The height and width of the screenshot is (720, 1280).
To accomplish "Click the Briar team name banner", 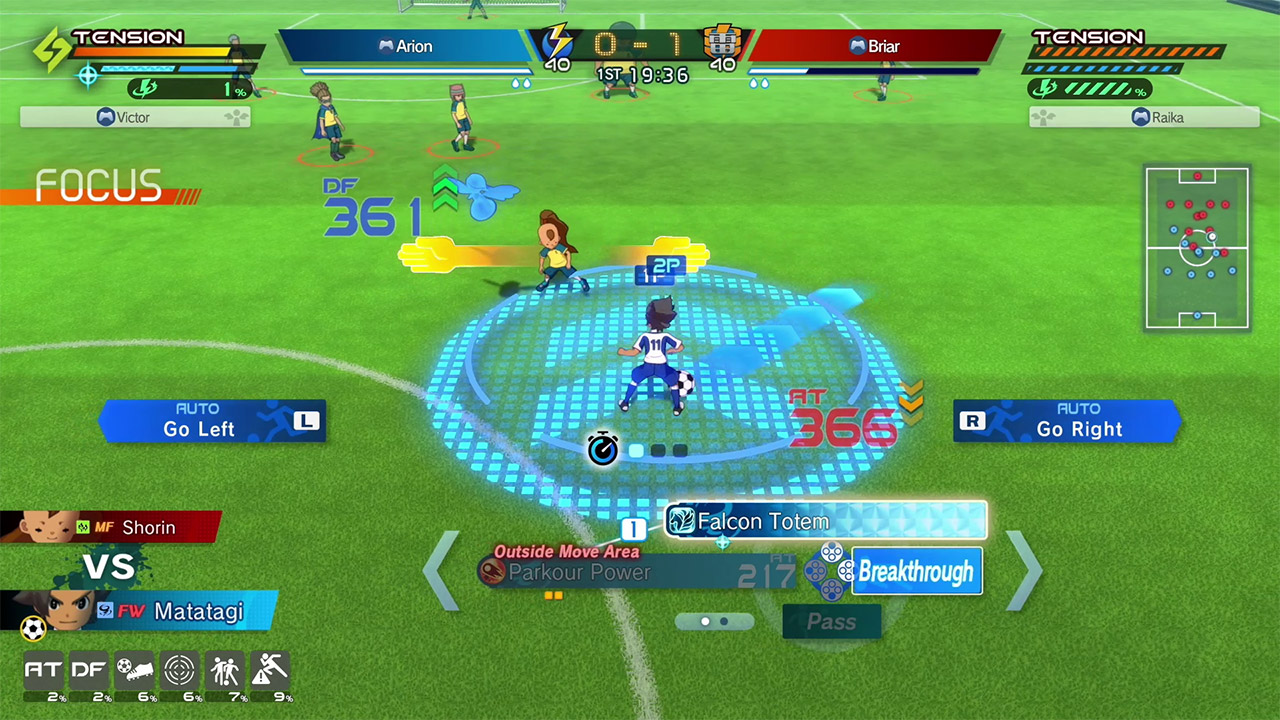I will (874, 46).
